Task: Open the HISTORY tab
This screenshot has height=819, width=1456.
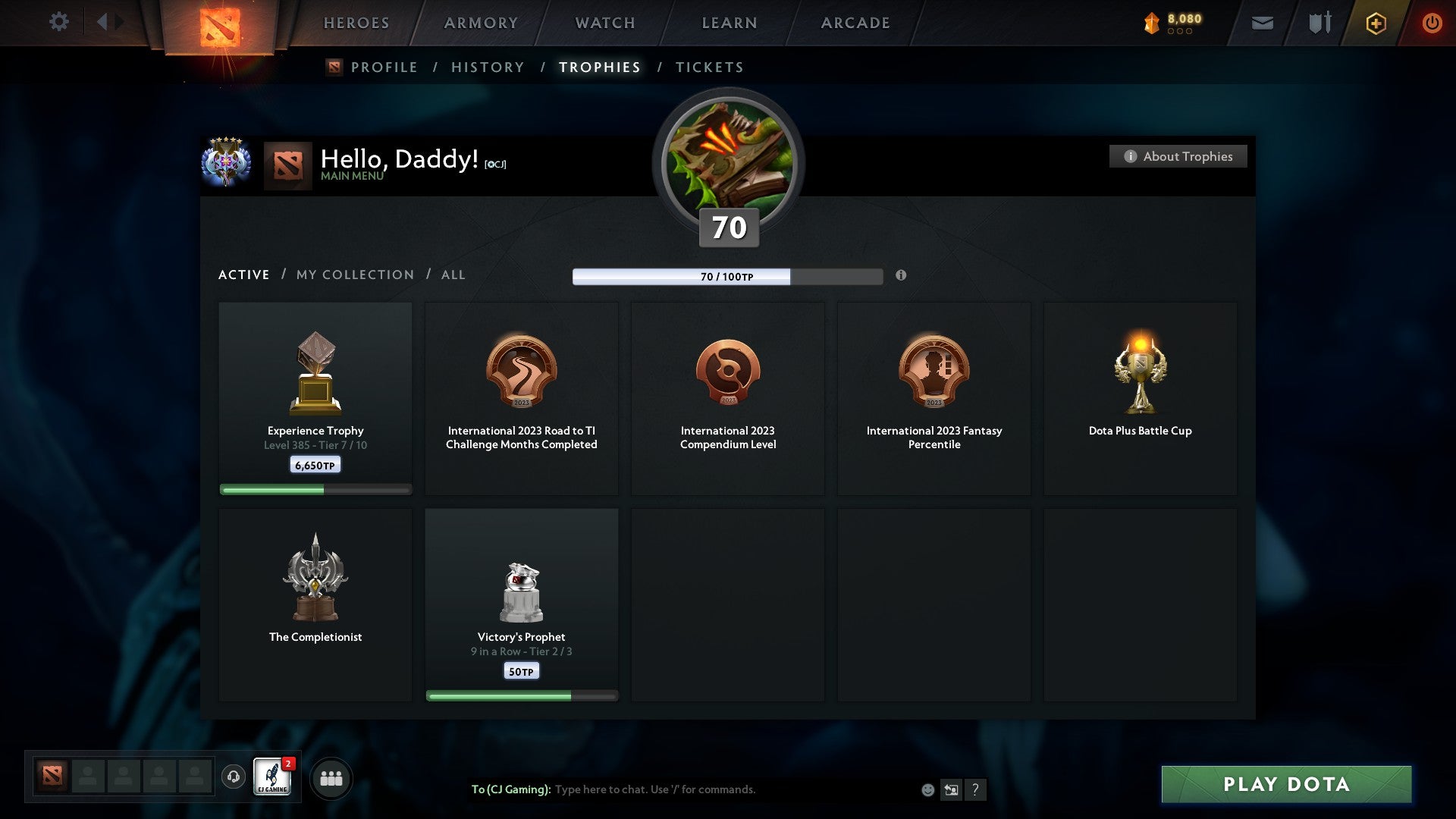Action: pos(487,67)
